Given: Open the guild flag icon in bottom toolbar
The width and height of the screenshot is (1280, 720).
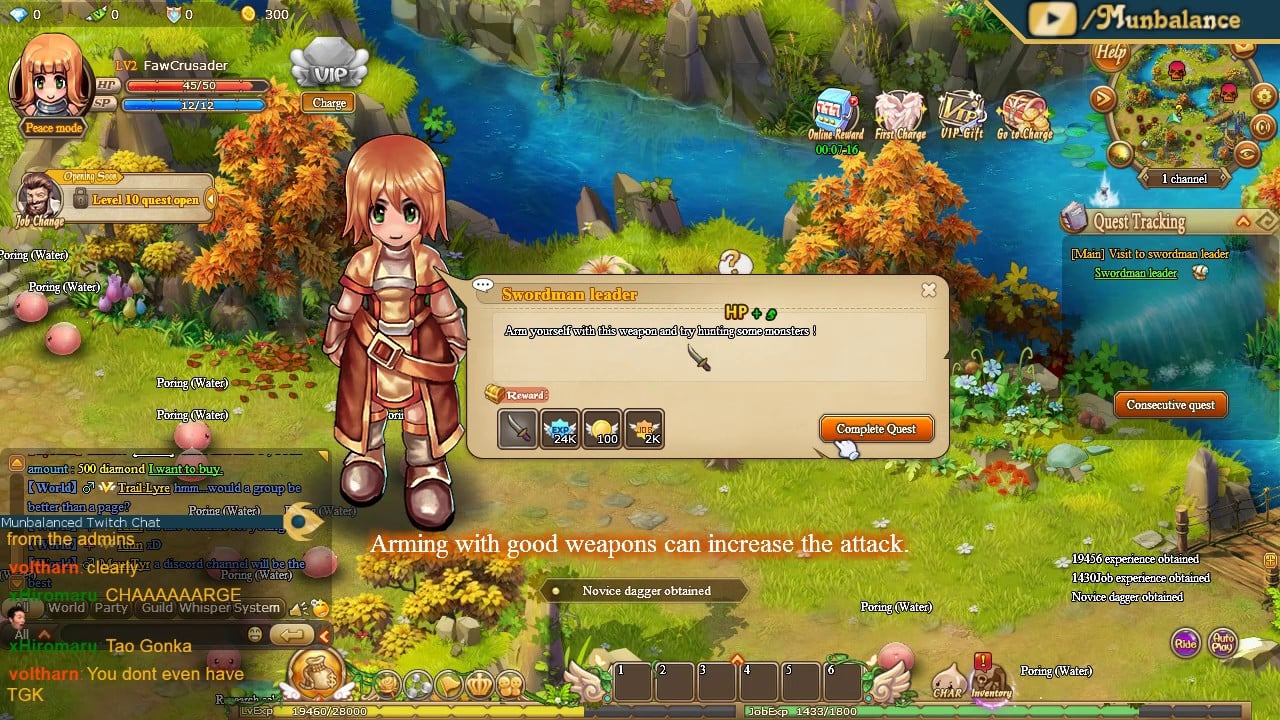Looking at the screenshot, I should point(450,682).
